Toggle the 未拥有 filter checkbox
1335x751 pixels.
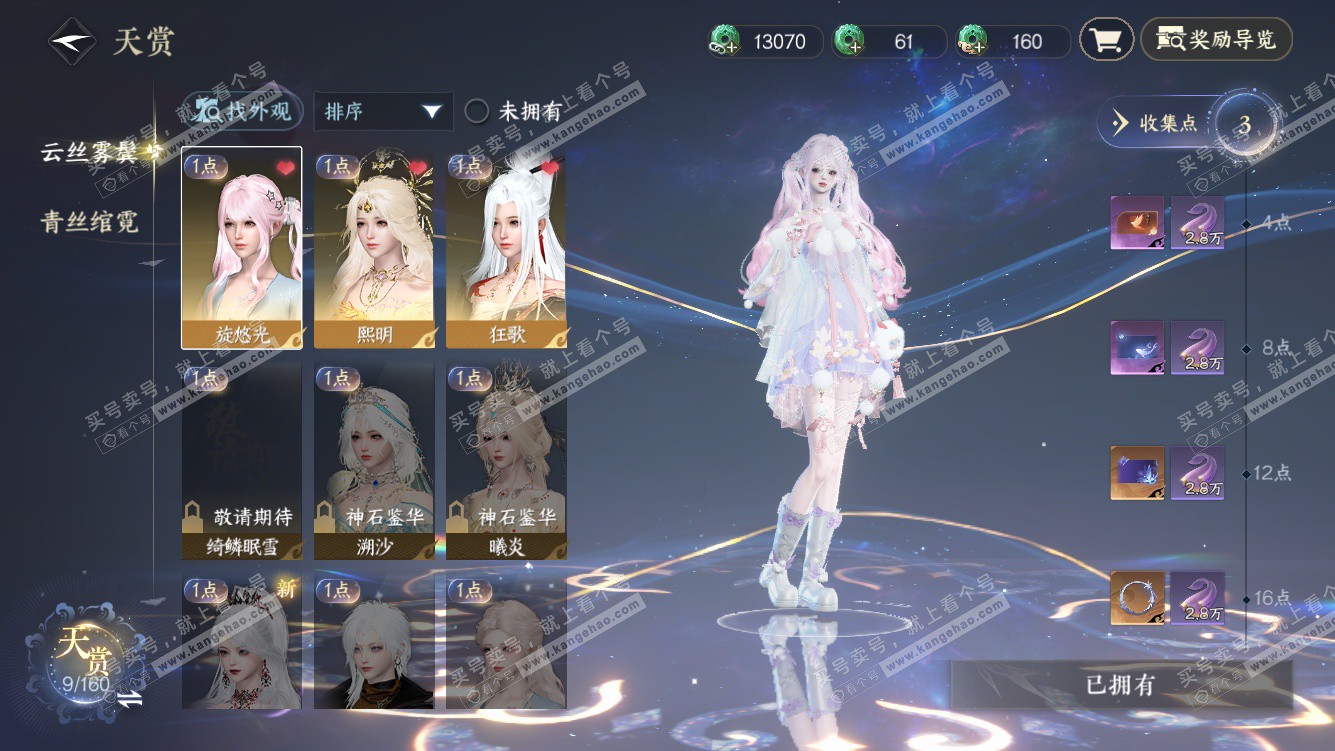pyautogui.click(x=477, y=111)
